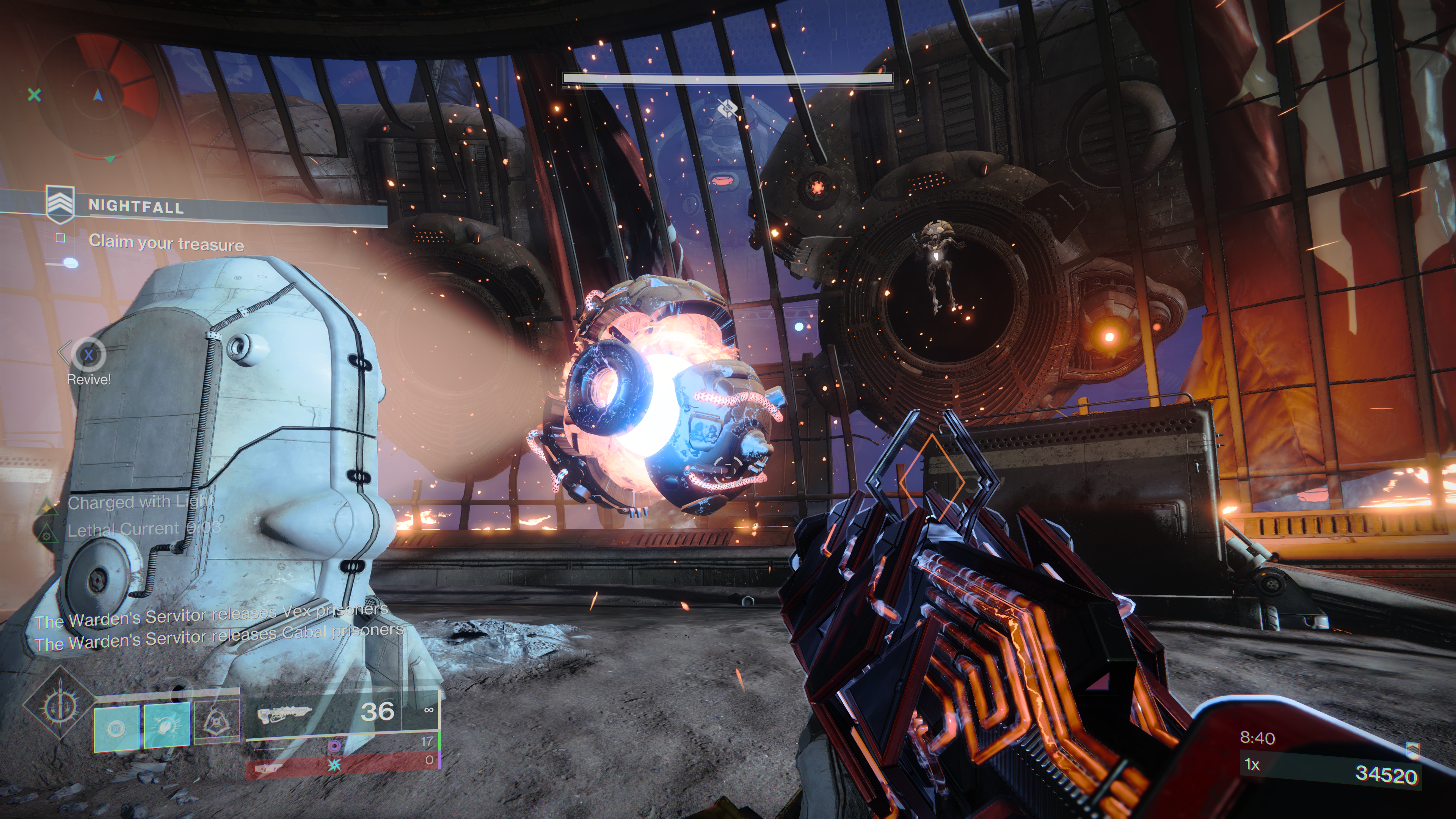Activate the grenade ability icon
Viewport: 1456px width, 819px height.
click(x=116, y=728)
